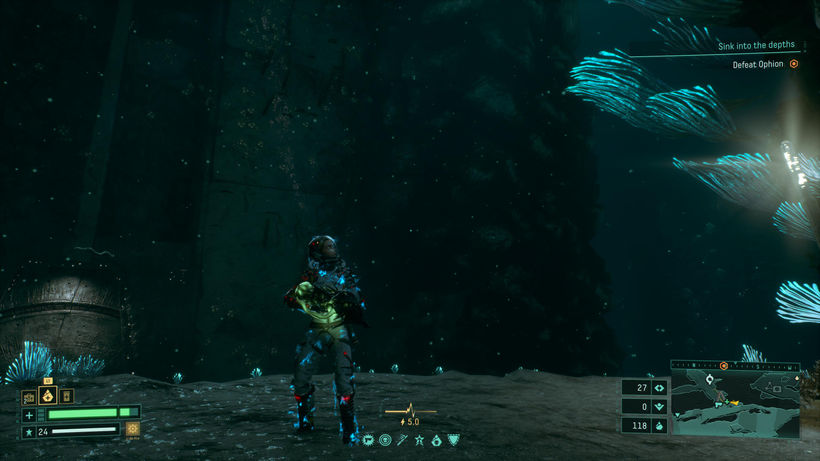
Task: Select the star-figure buff icon
Action: pyautogui.click(x=419, y=439)
